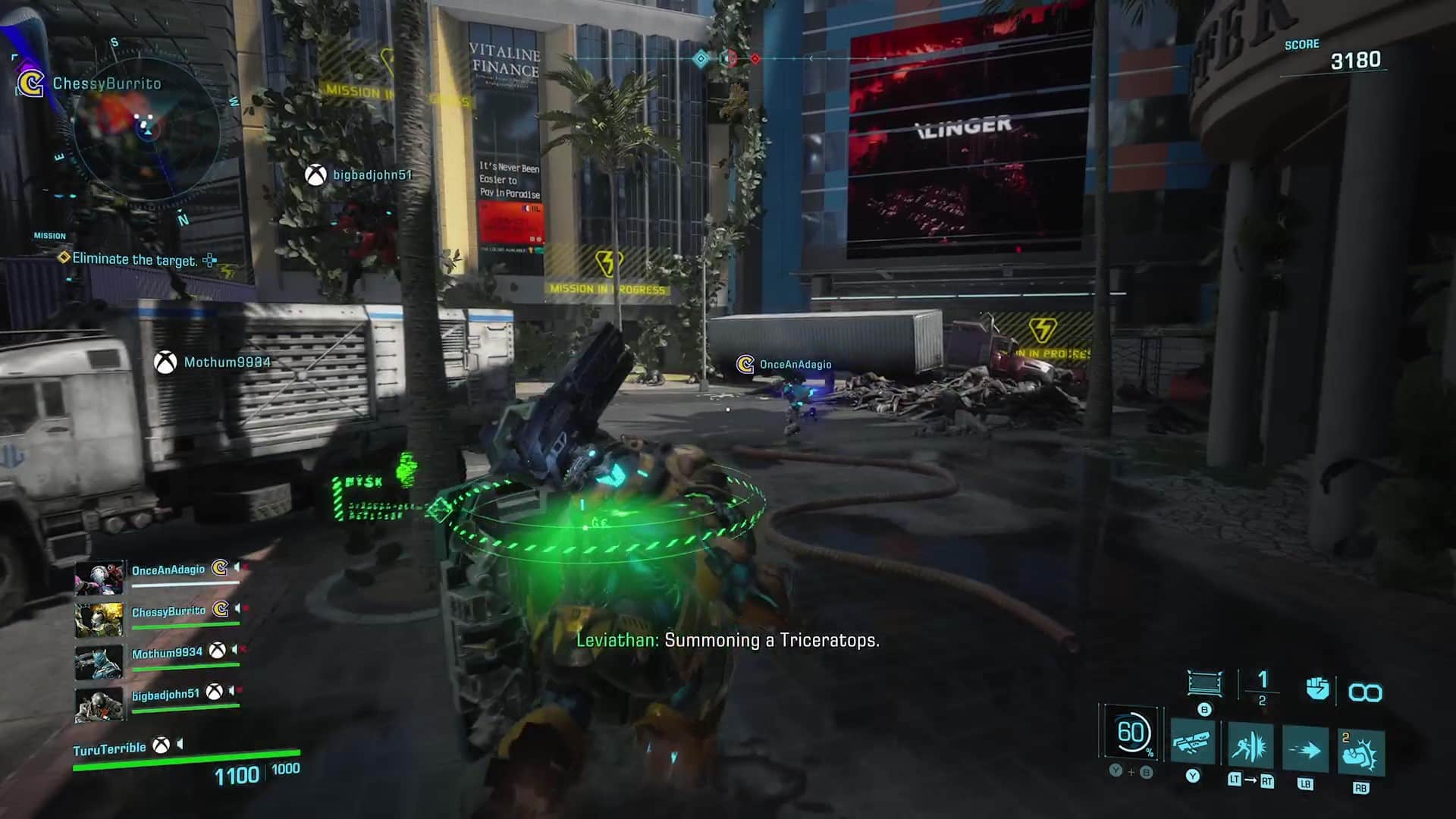The height and width of the screenshot is (819, 1456).
Task: Open the circular radar minimap
Action: (x=147, y=130)
